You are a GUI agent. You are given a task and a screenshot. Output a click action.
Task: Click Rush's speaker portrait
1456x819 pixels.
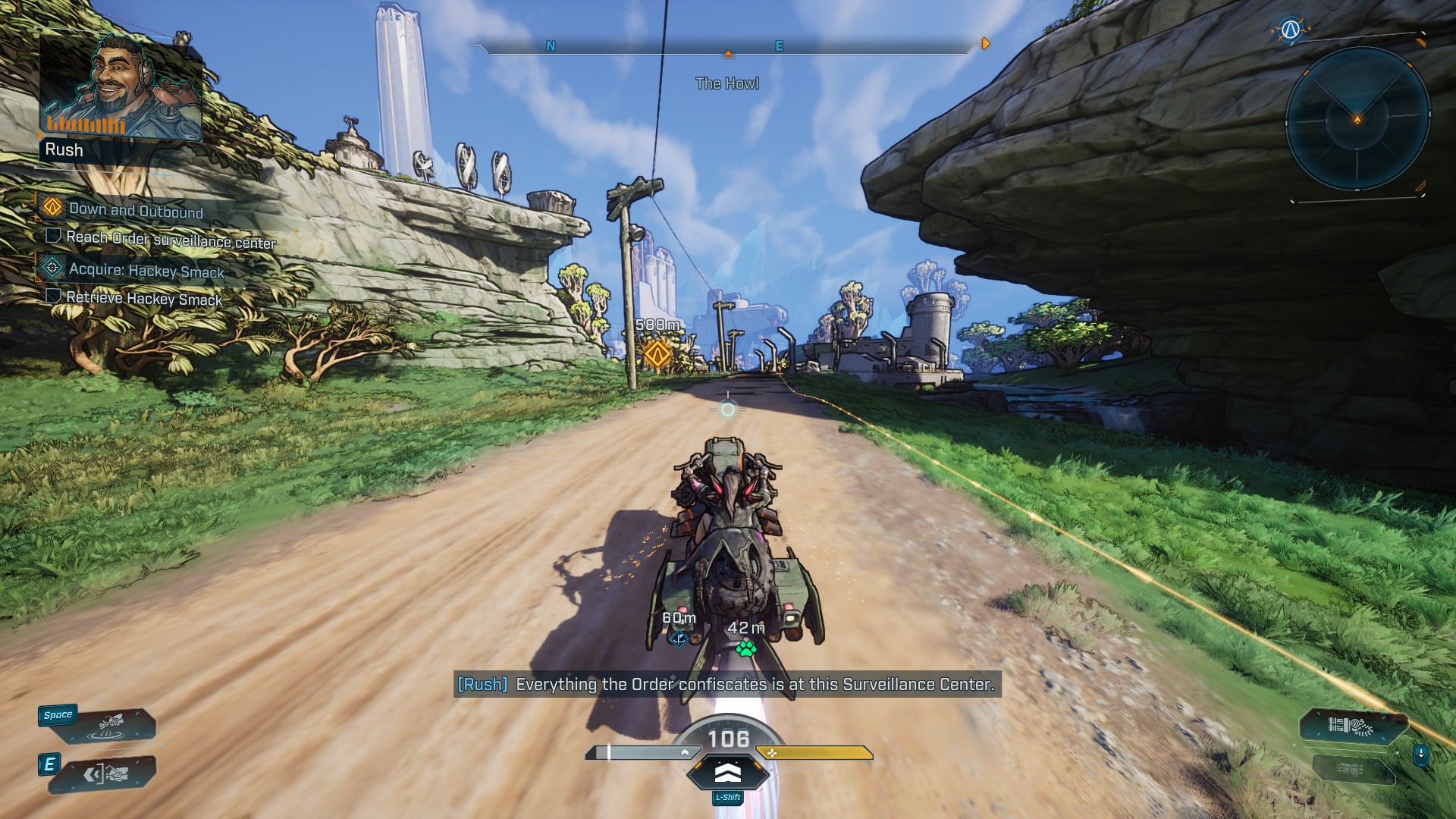pos(121,89)
